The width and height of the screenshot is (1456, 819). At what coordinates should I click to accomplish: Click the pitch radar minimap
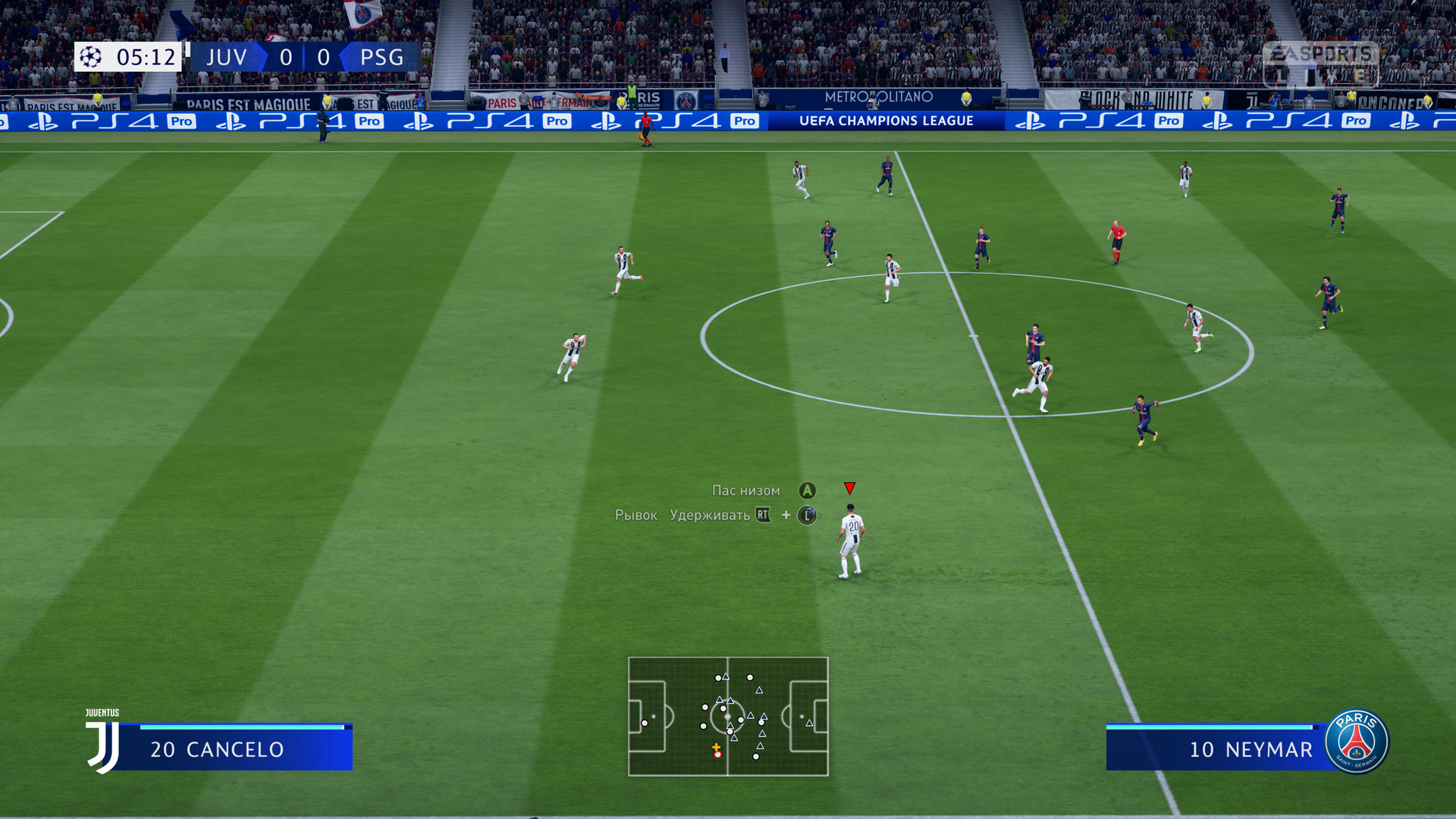[728, 717]
